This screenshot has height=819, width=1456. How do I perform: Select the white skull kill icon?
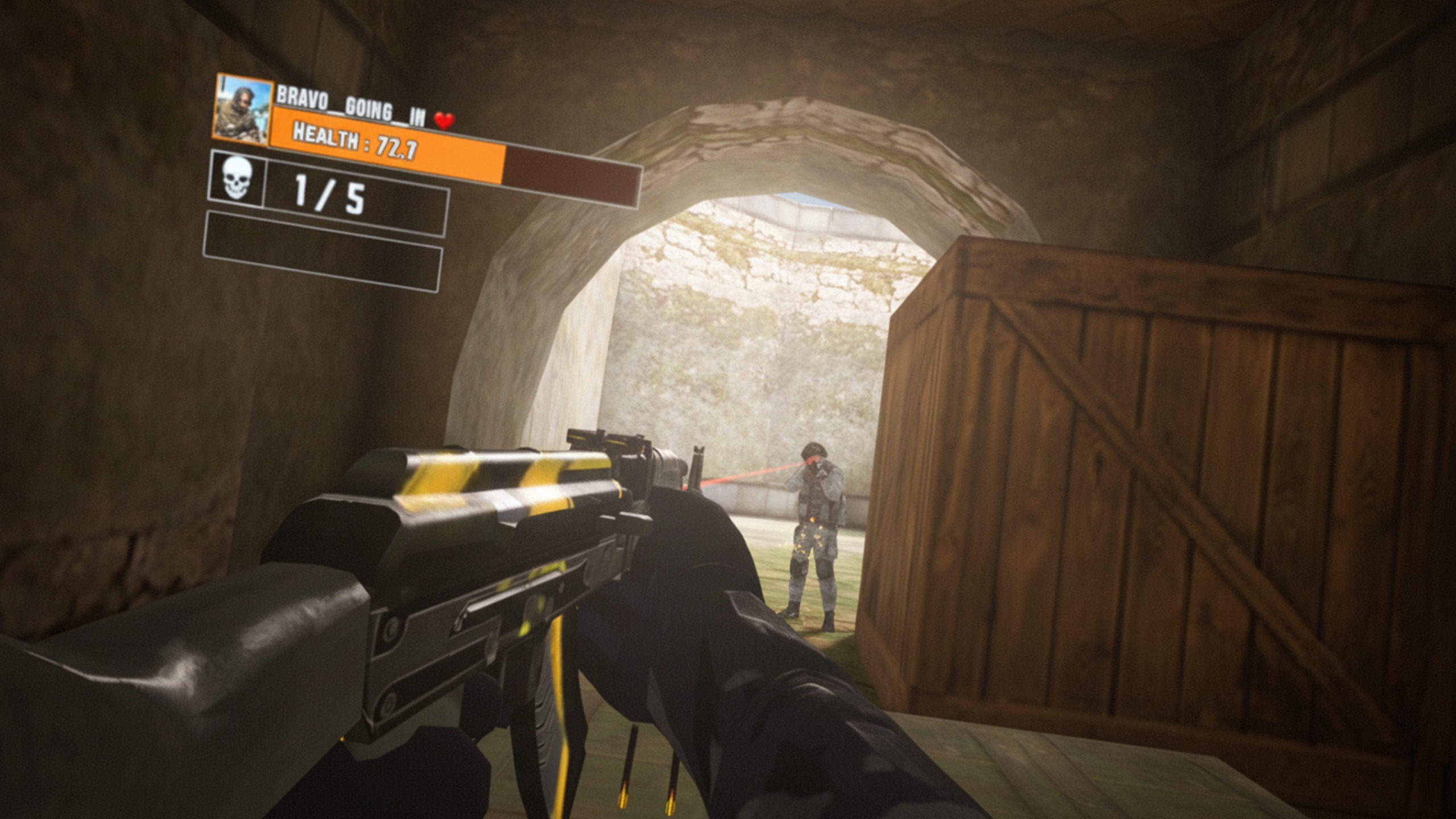[x=237, y=179]
